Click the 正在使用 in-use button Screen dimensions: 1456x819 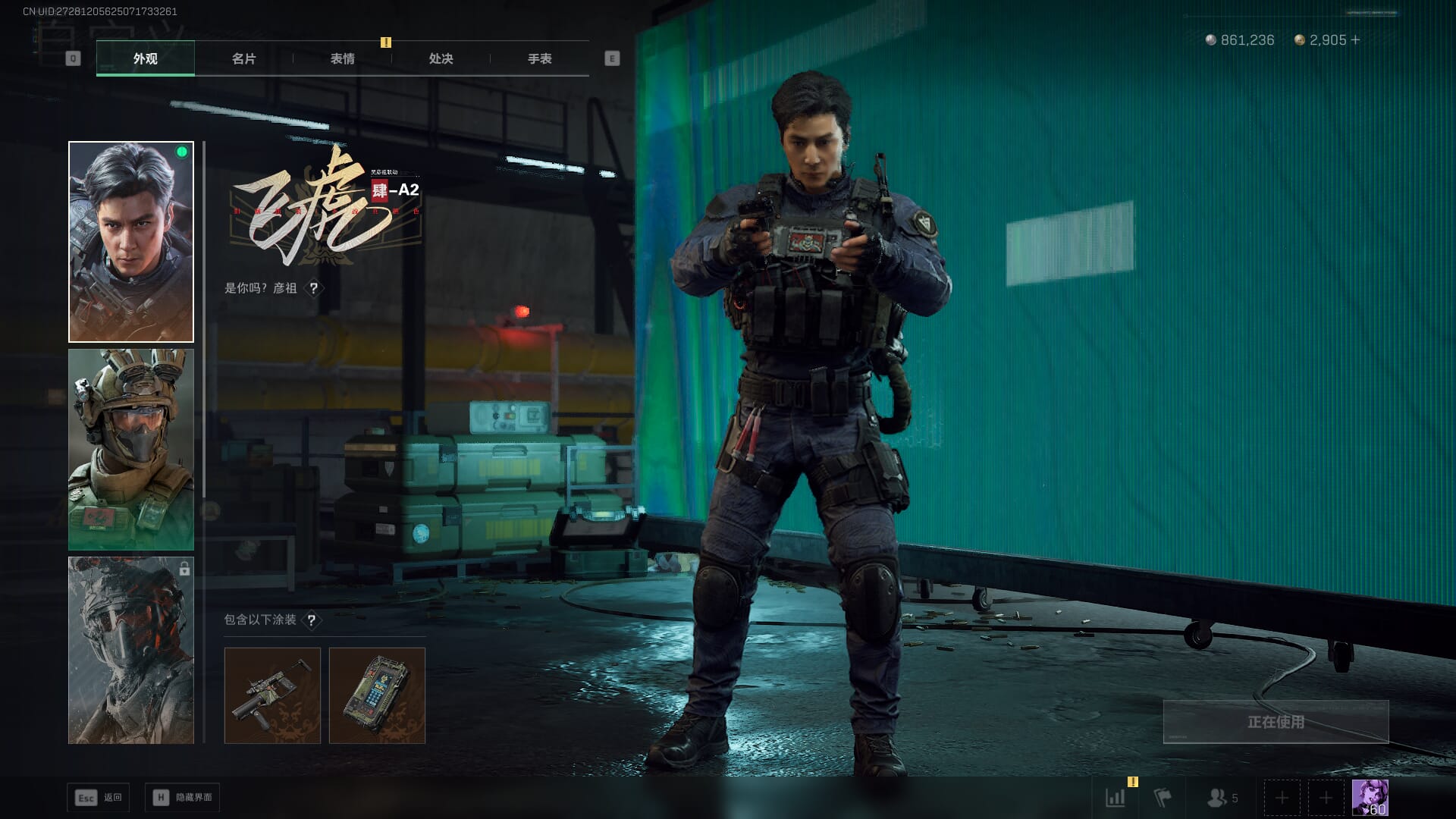pos(1276,722)
